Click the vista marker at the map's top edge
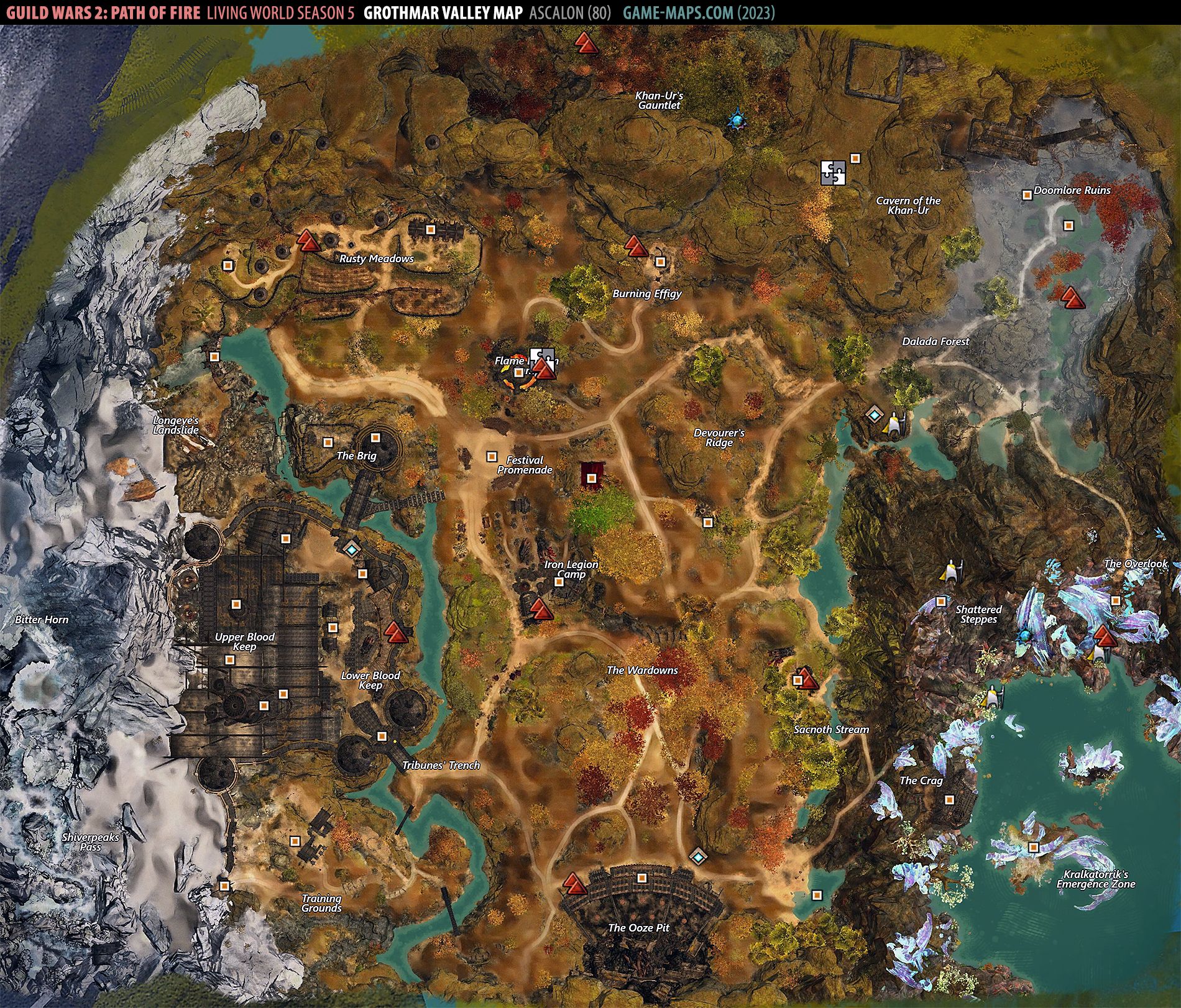Screen dimensions: 1181x1008 point(585,43)
